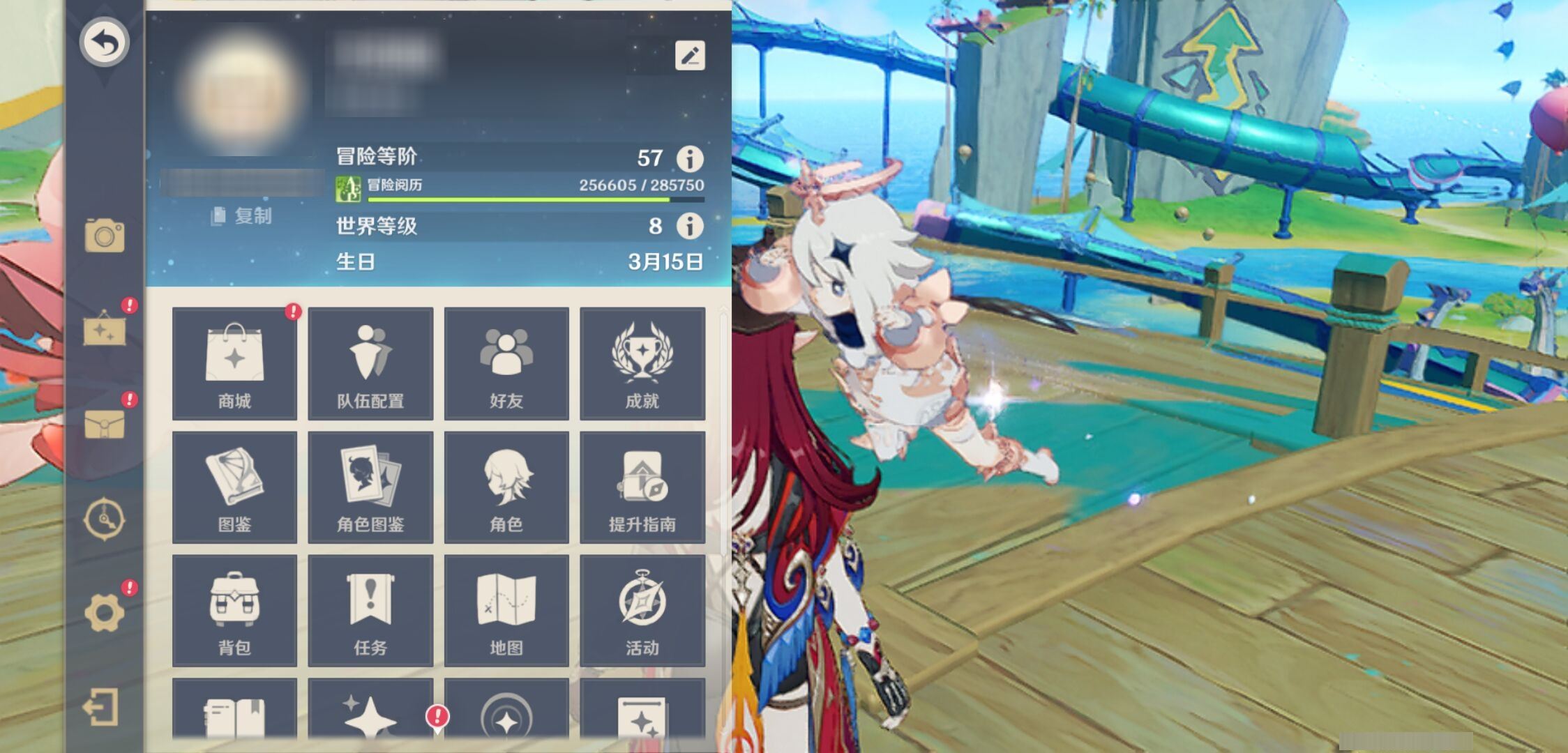Open 队伍配置 party setup
This screenshot has width=1568, height=753.
(370, 363)
